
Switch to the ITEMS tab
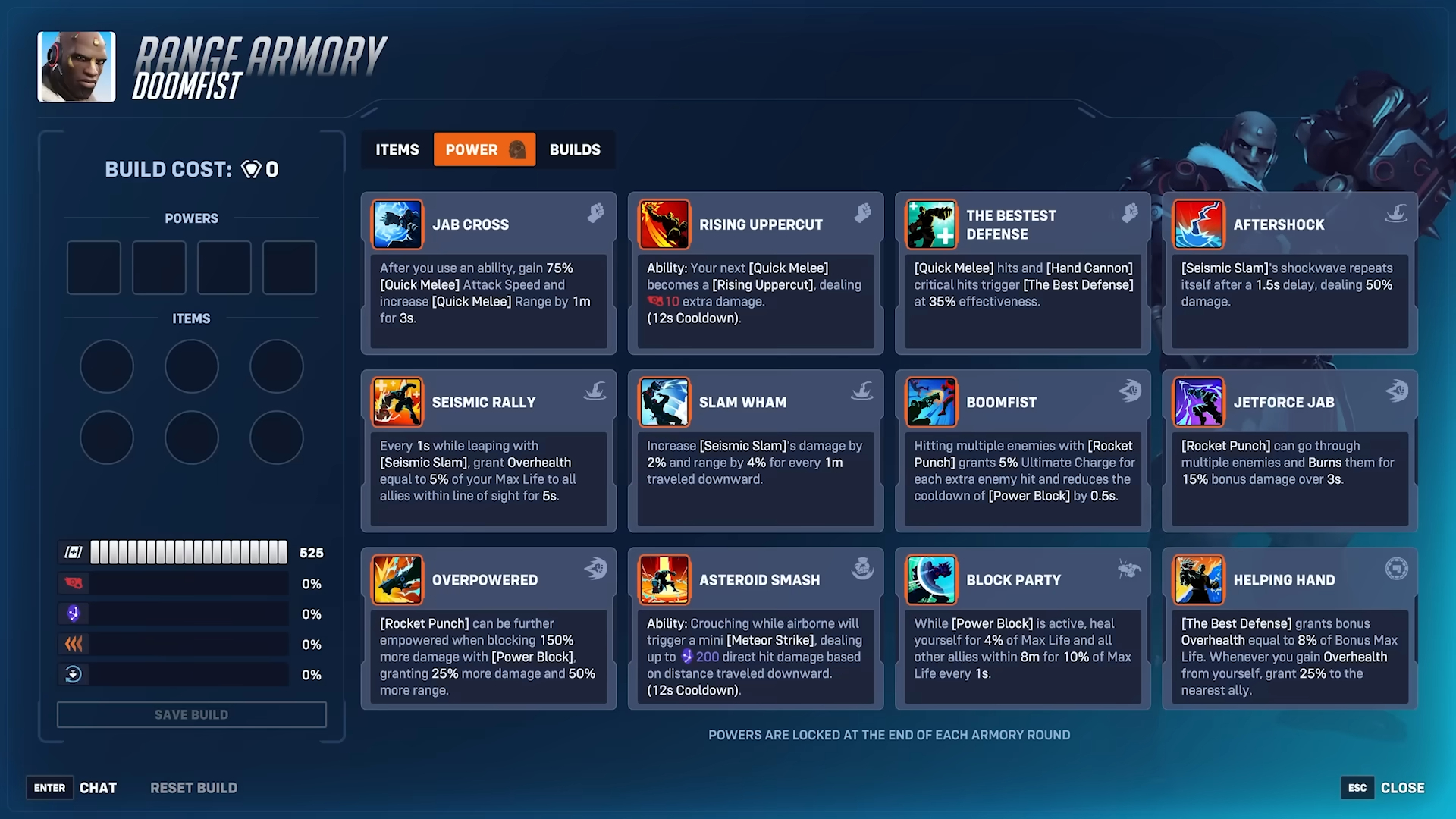[x=395, y=149]
